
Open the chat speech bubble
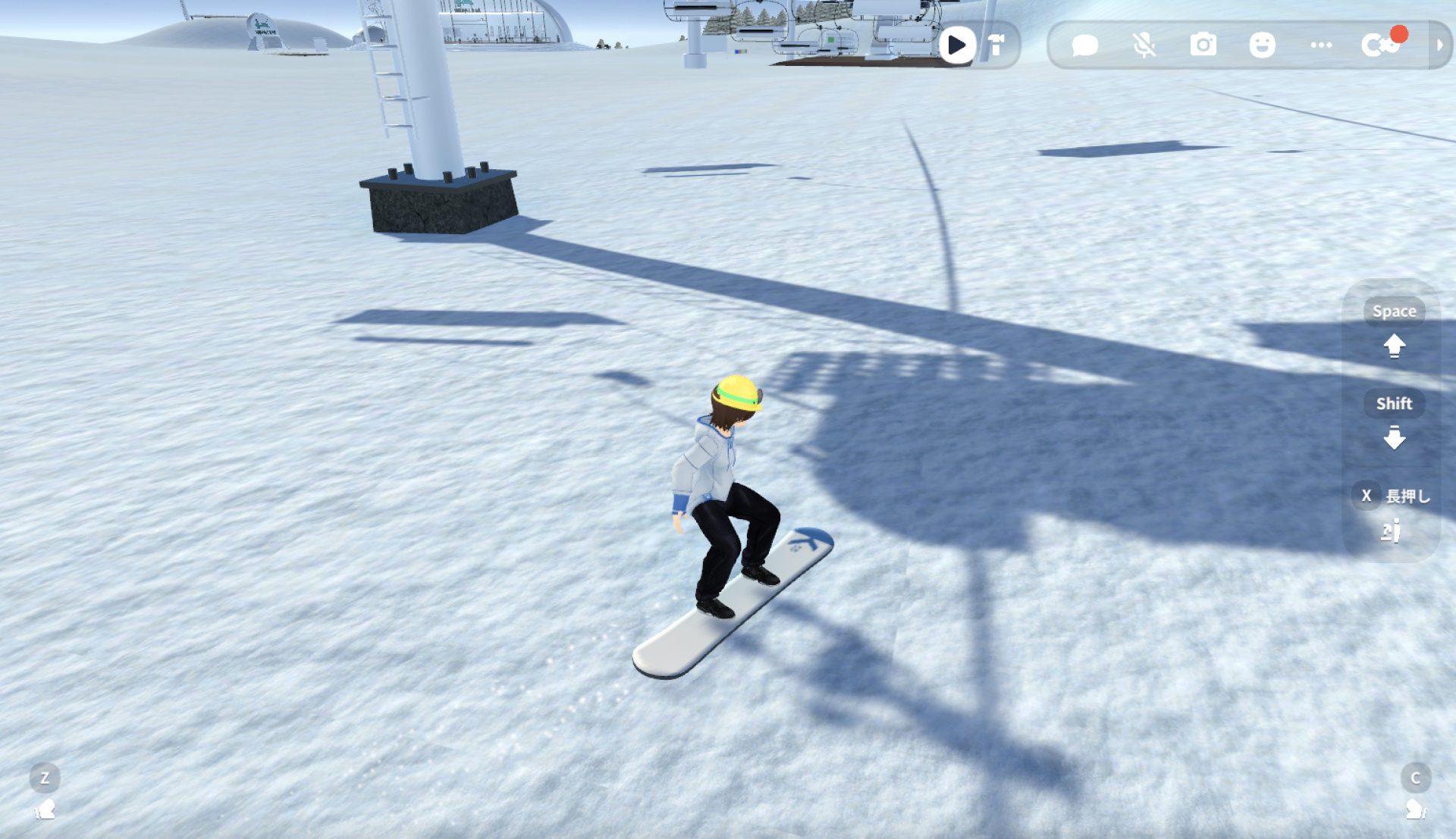click(x=1084, y=45)
